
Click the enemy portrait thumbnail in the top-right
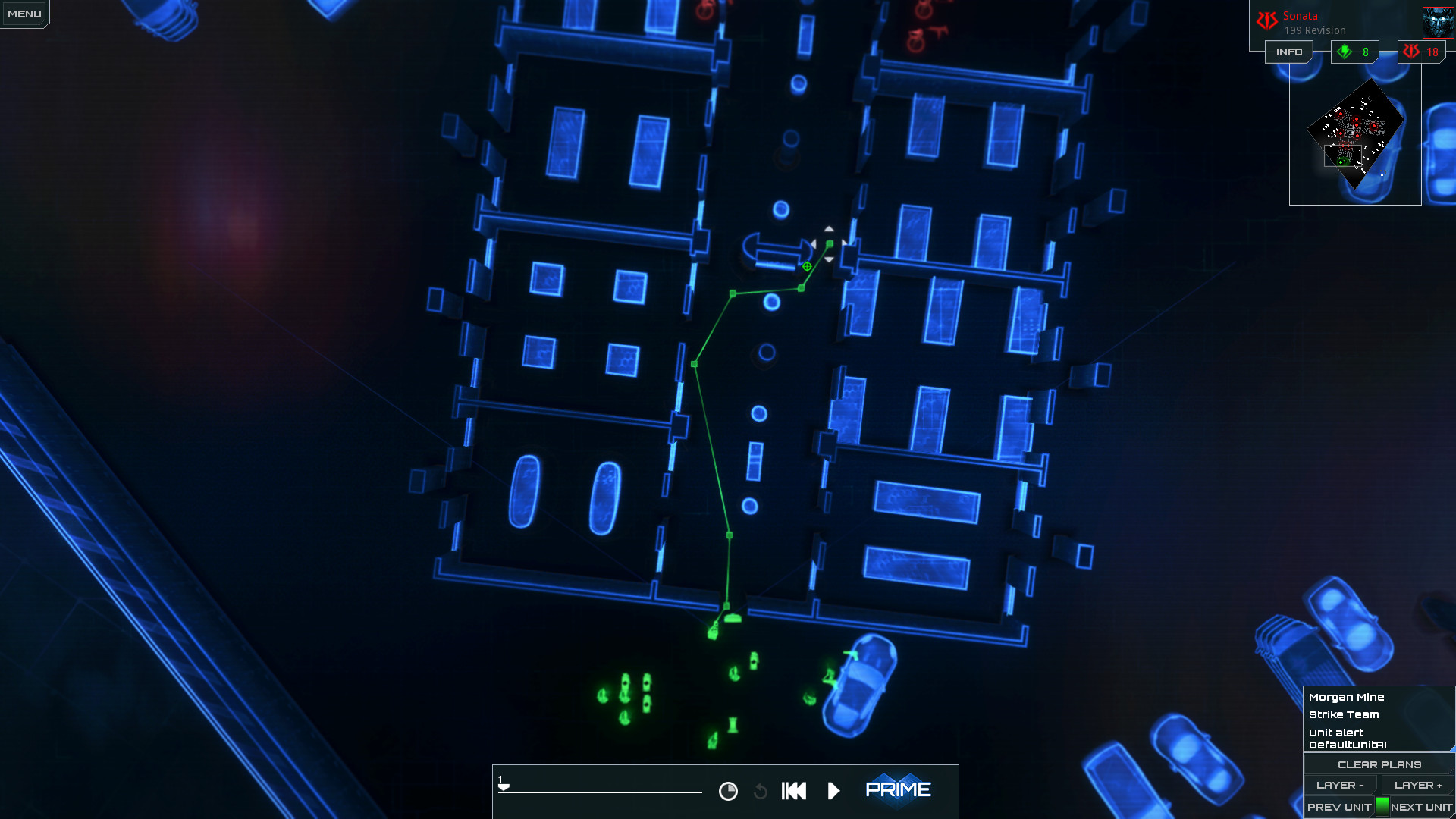(x=1439, y=21)
